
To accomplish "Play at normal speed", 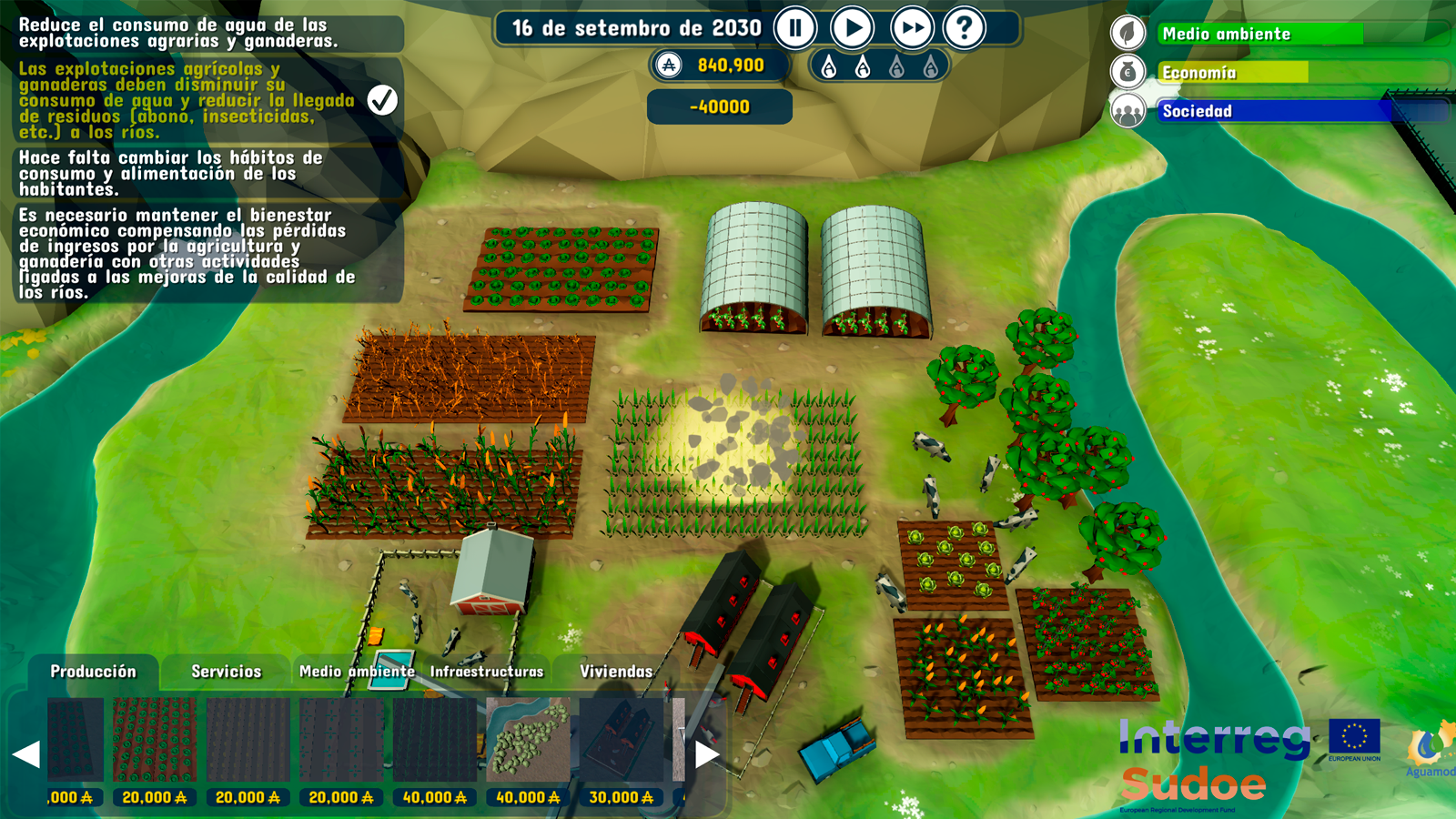I will pos(853,28).
